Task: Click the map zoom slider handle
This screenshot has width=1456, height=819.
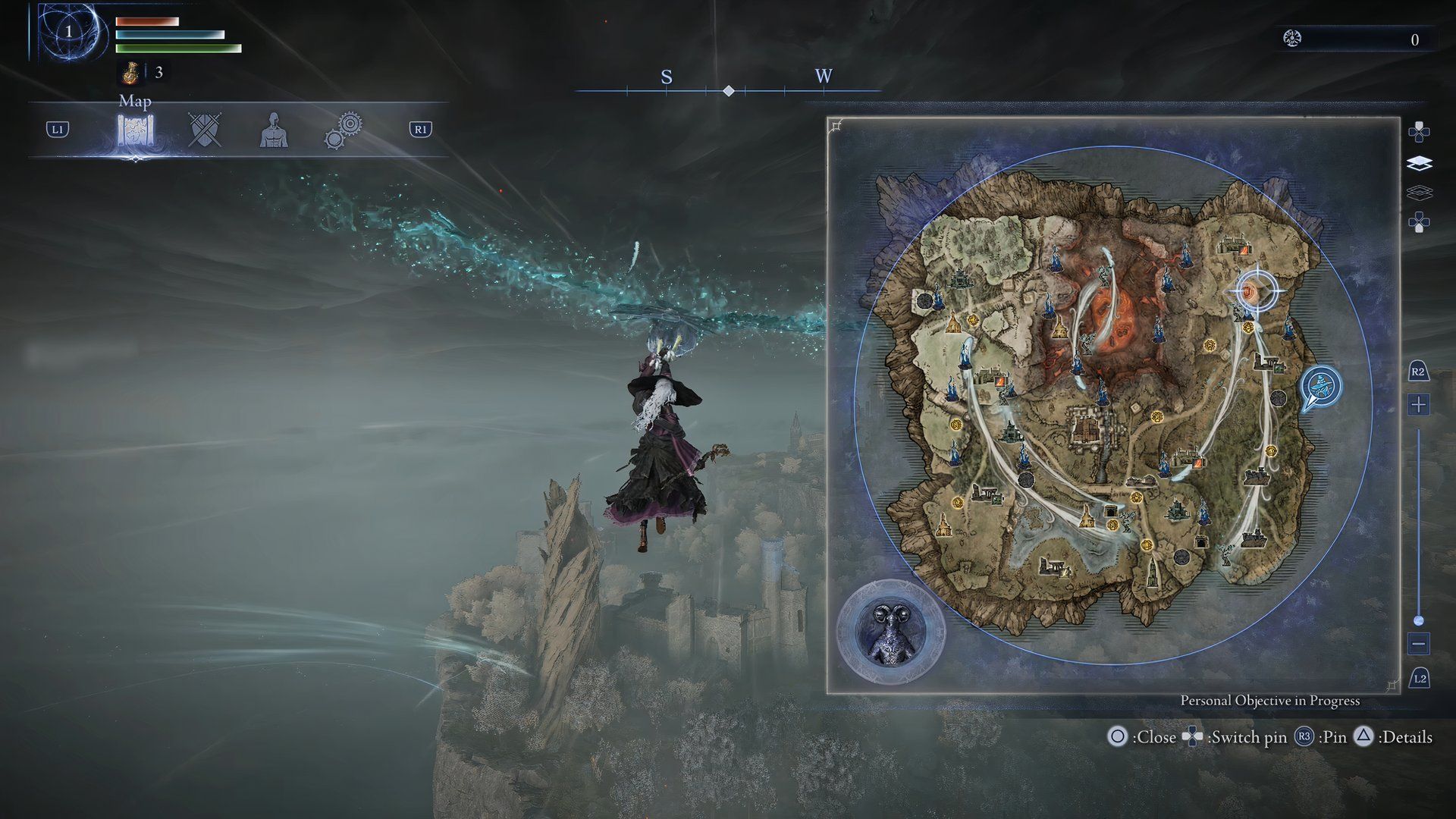Action: (x=1419, y=620)
